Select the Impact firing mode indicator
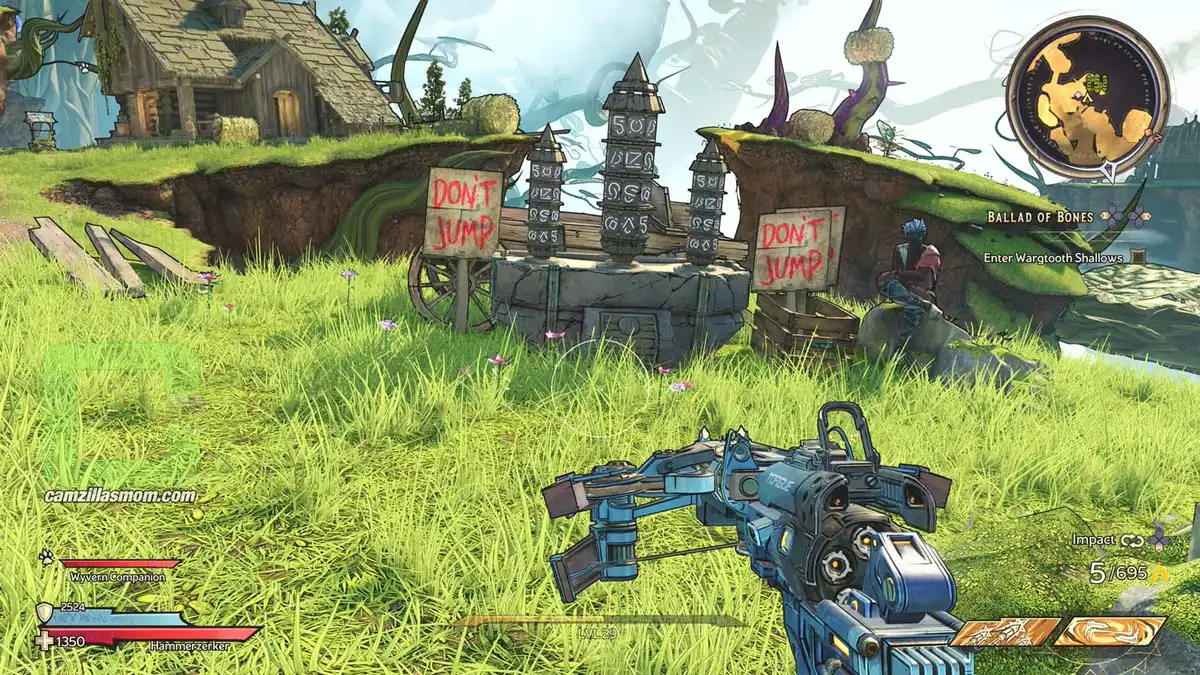 1093,539
